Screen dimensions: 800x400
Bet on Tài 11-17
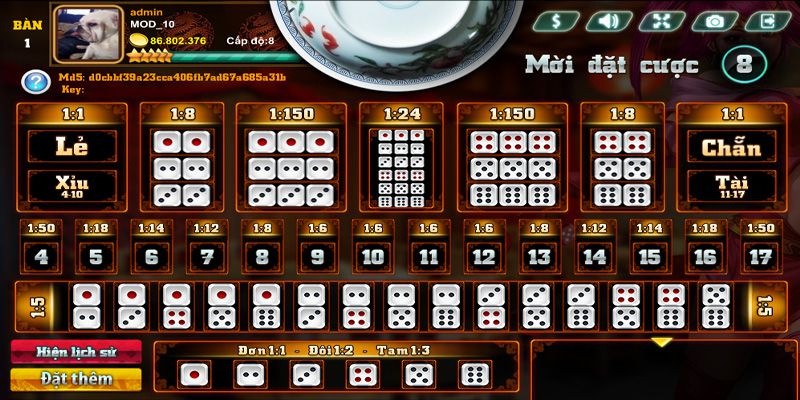[x=730, y=186]
